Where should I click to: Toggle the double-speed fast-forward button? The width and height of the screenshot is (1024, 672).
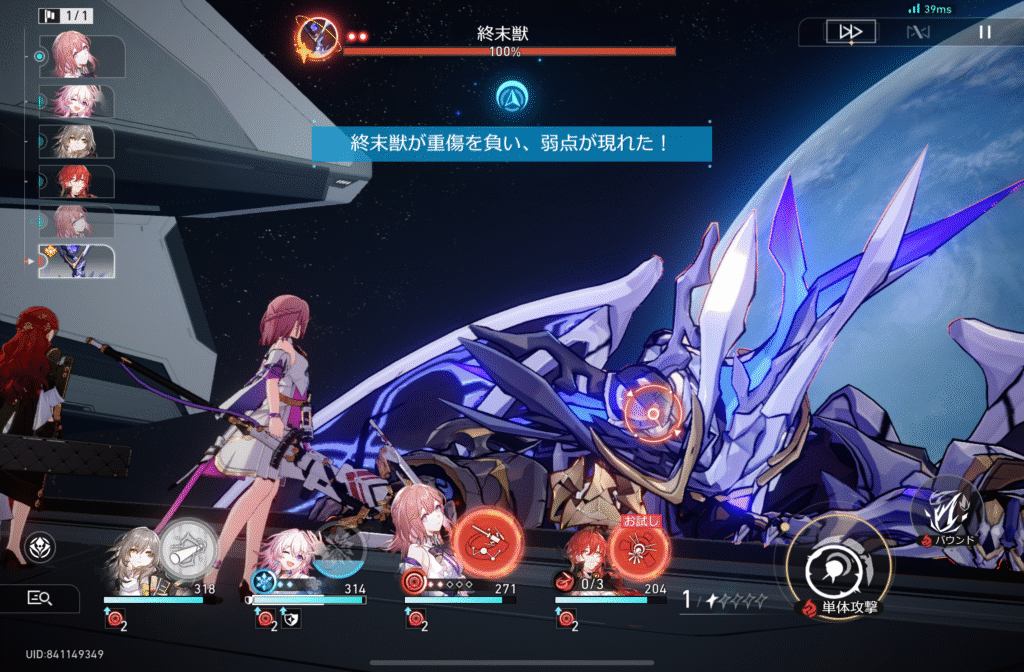click(x=851, y=32)
